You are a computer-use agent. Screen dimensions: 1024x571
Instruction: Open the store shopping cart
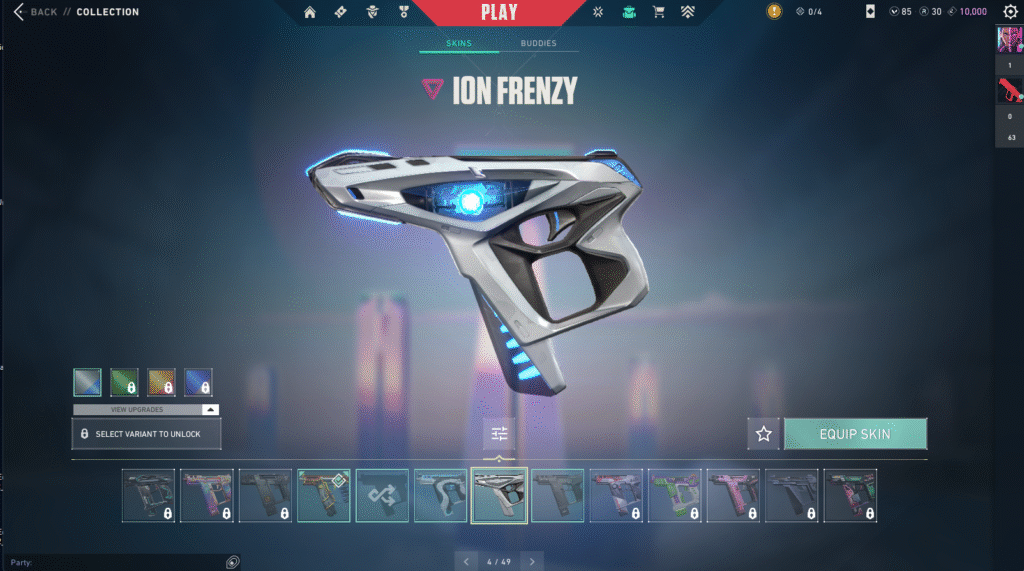click(x=658, y=12)
